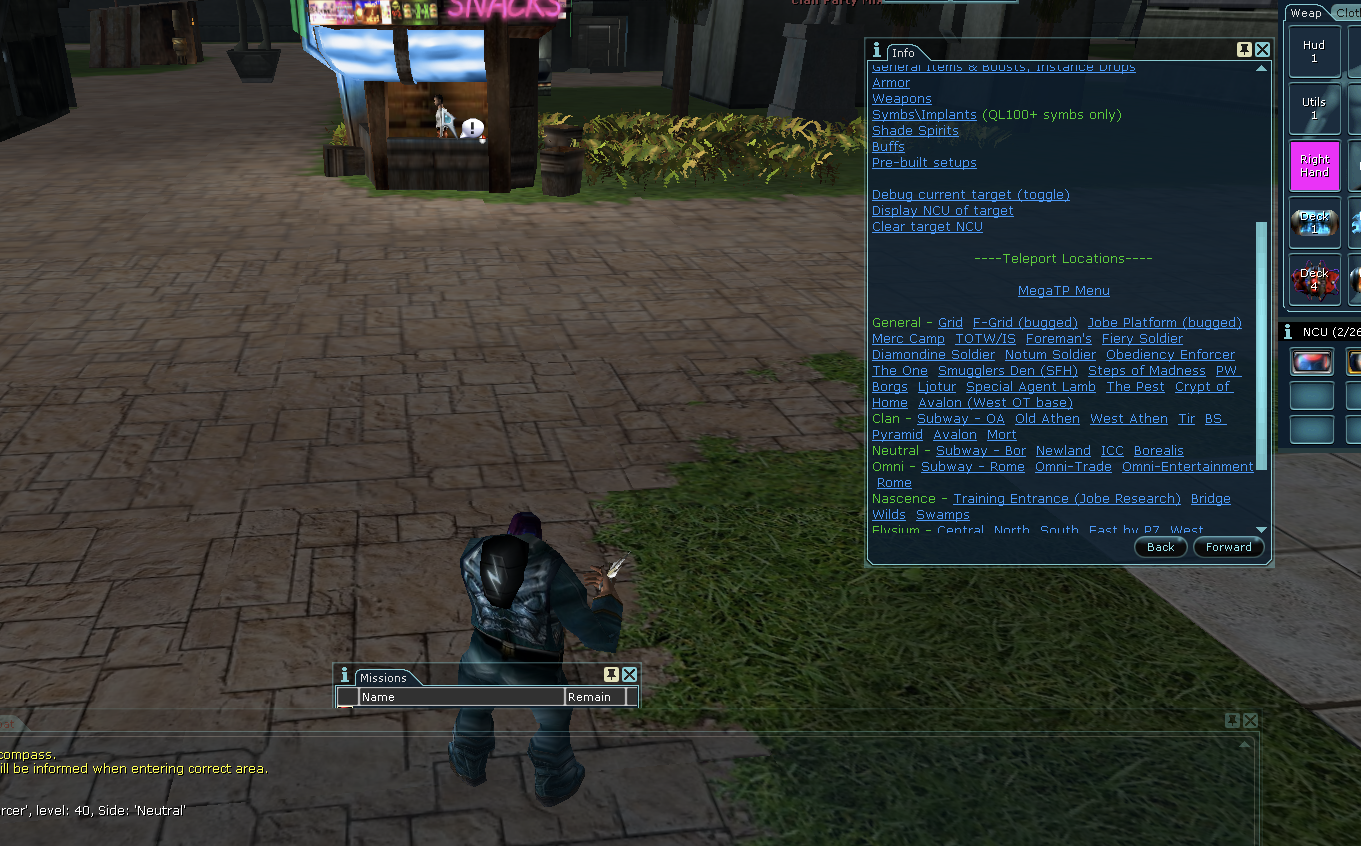
Task: Close the Info window
Action: 1262,50
